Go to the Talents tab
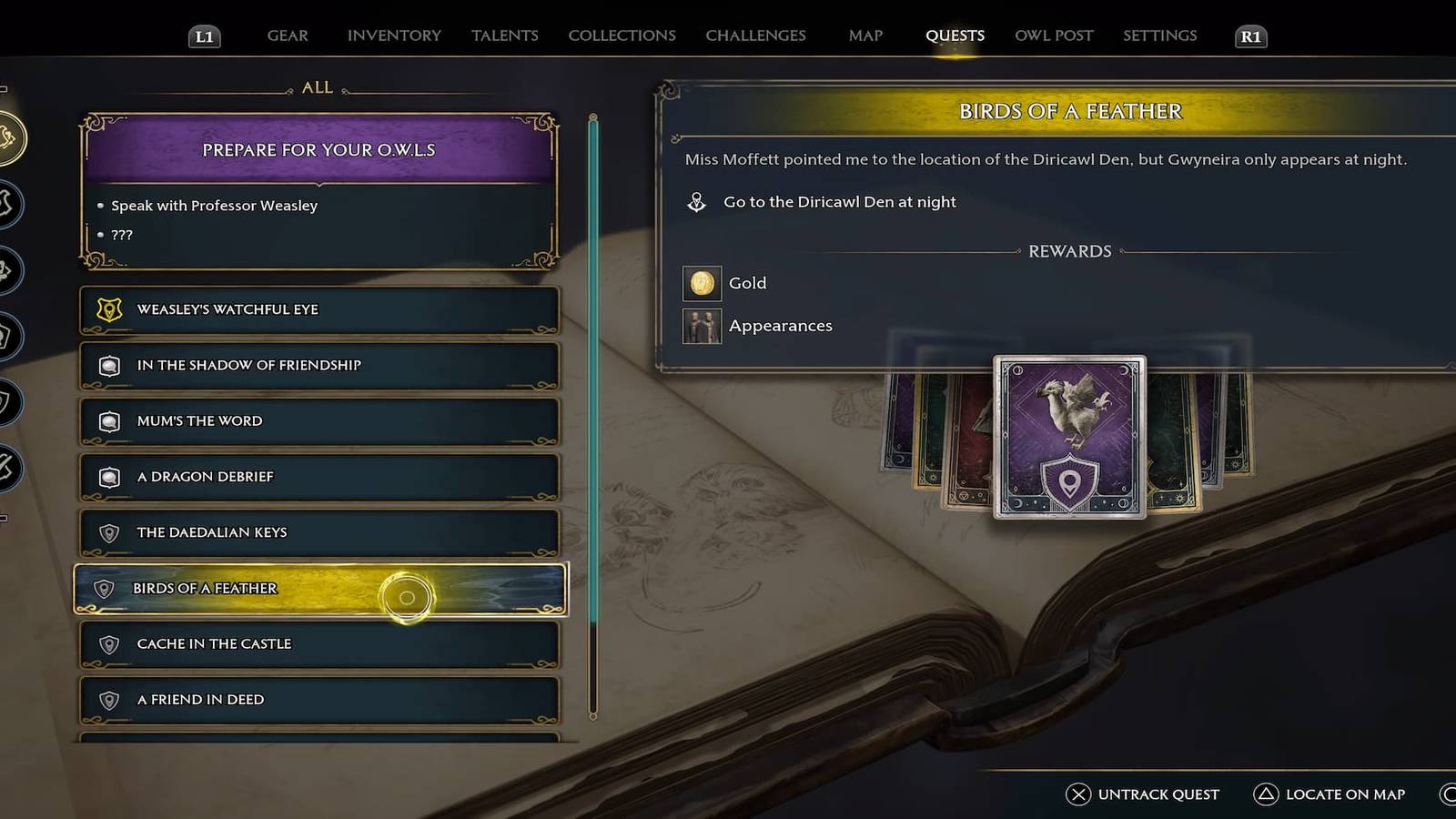This screenshot has height=819, width=1456. [505, 35]
